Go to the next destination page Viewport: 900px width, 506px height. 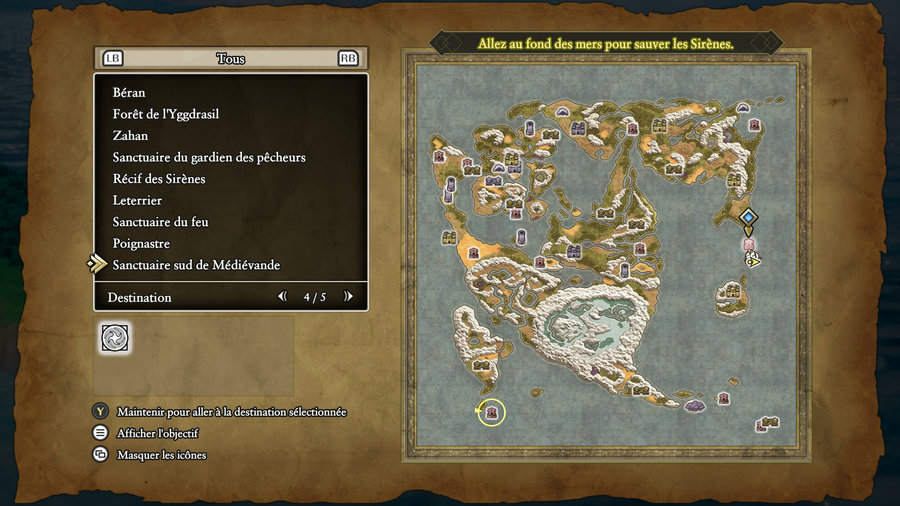pos(348,297)
